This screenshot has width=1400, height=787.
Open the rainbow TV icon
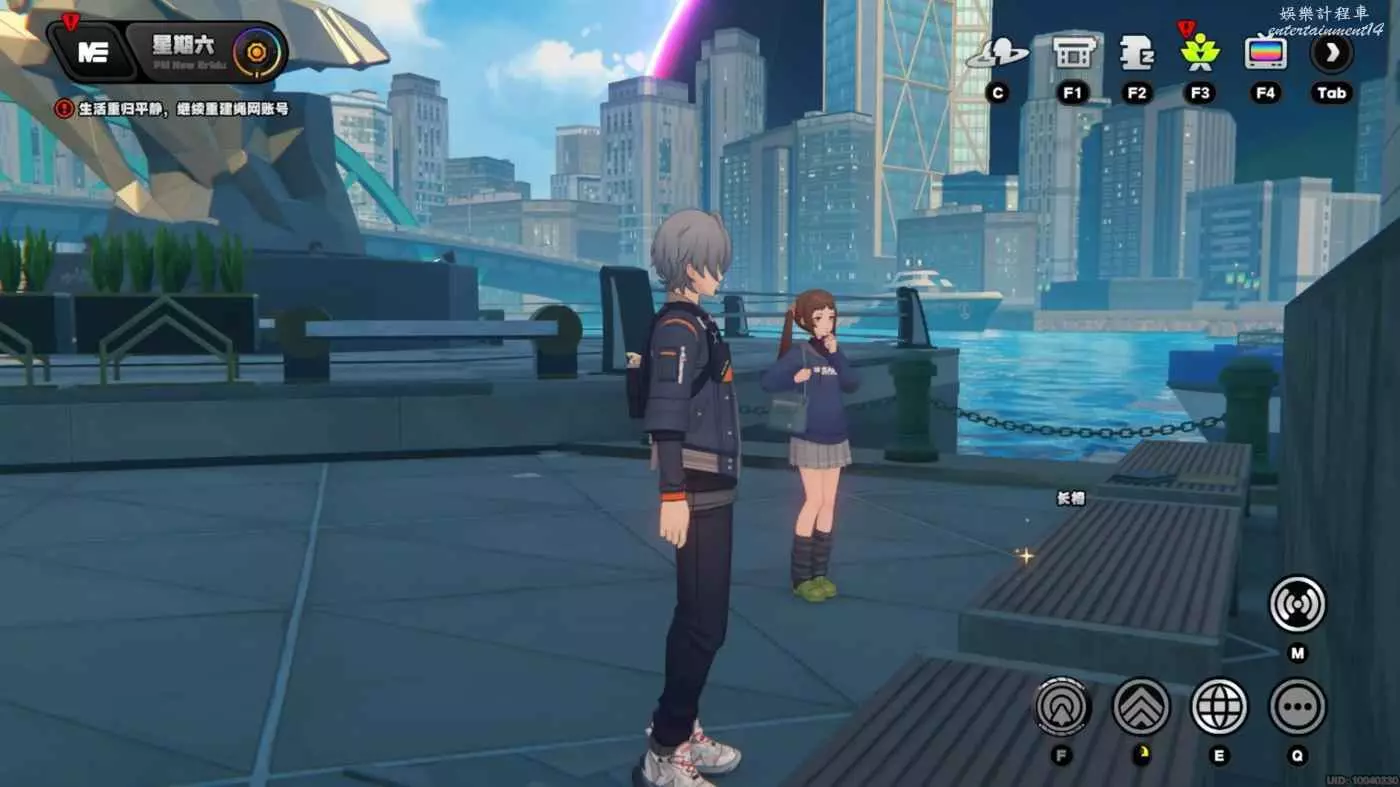(x=1266, y=53)
